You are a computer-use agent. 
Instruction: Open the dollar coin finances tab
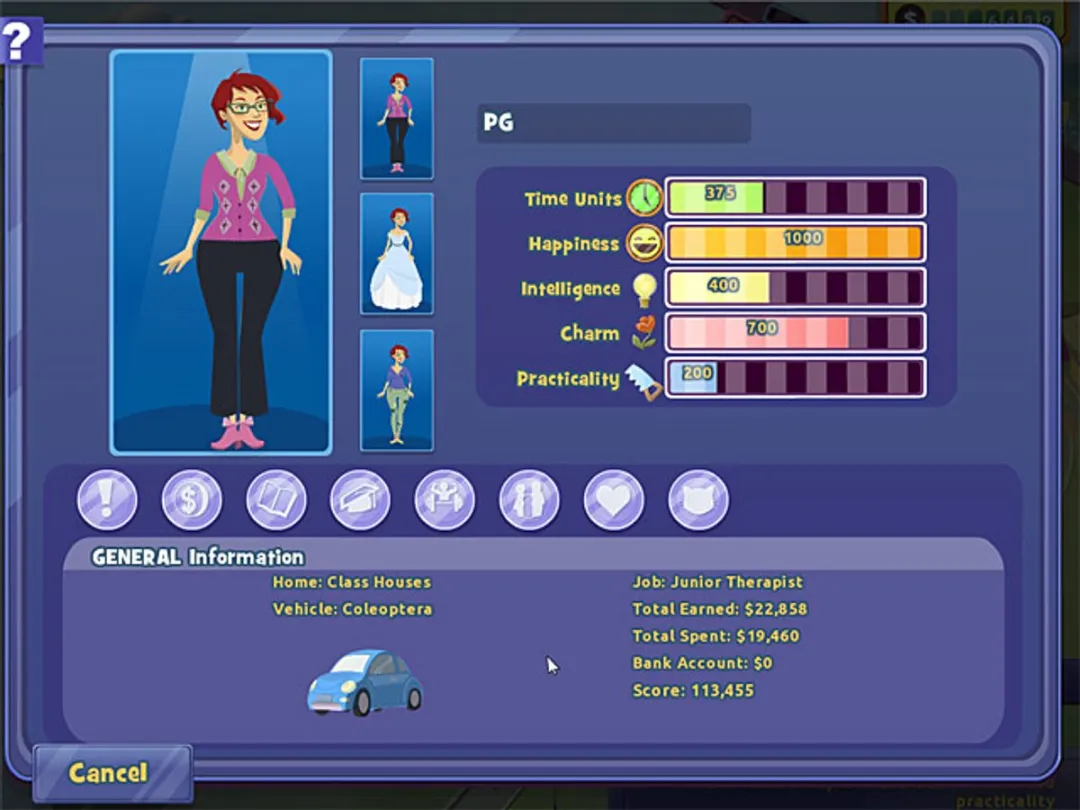(x=191, y=500)
